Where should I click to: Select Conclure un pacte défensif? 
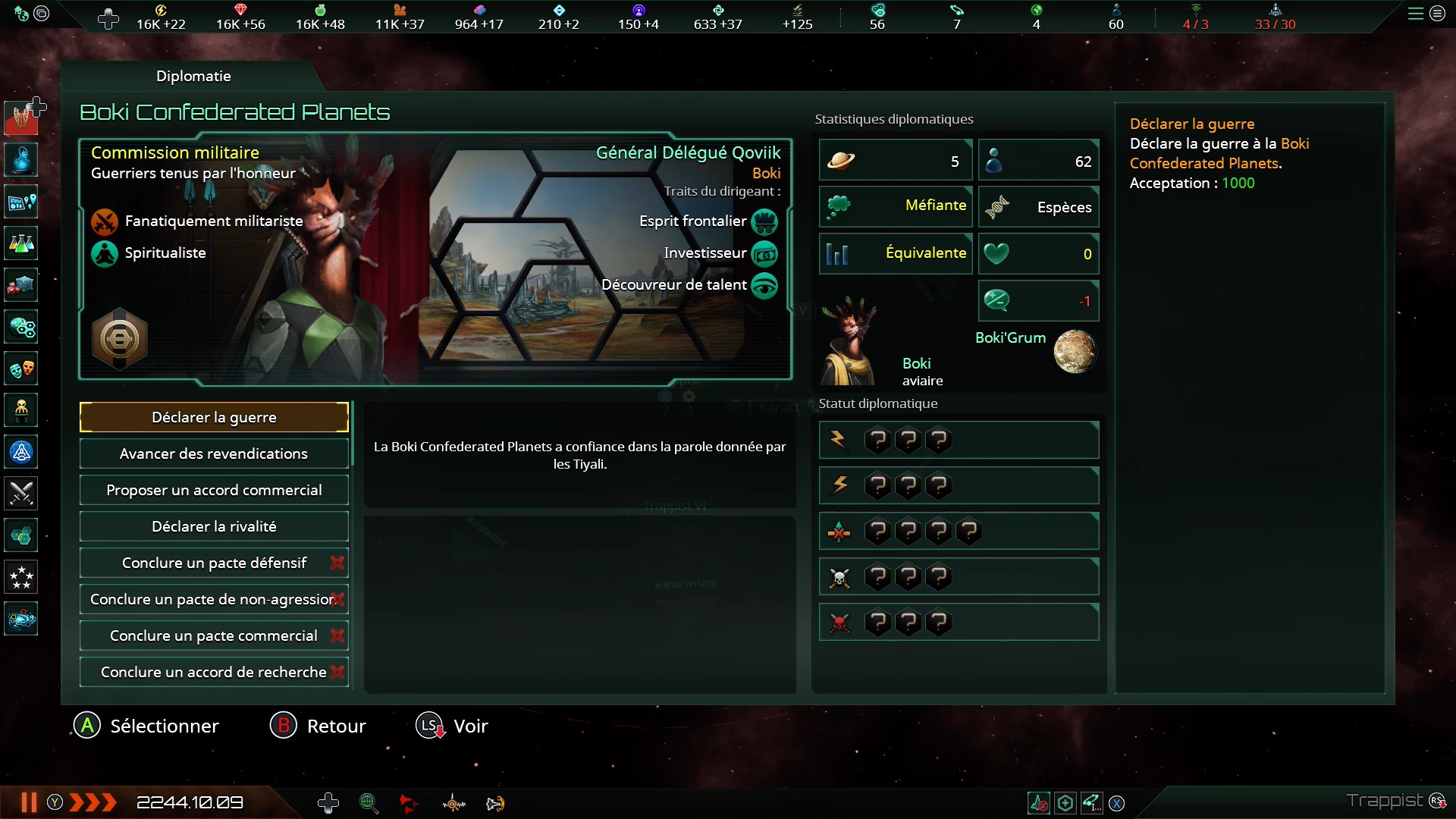[x=214, y=563]
